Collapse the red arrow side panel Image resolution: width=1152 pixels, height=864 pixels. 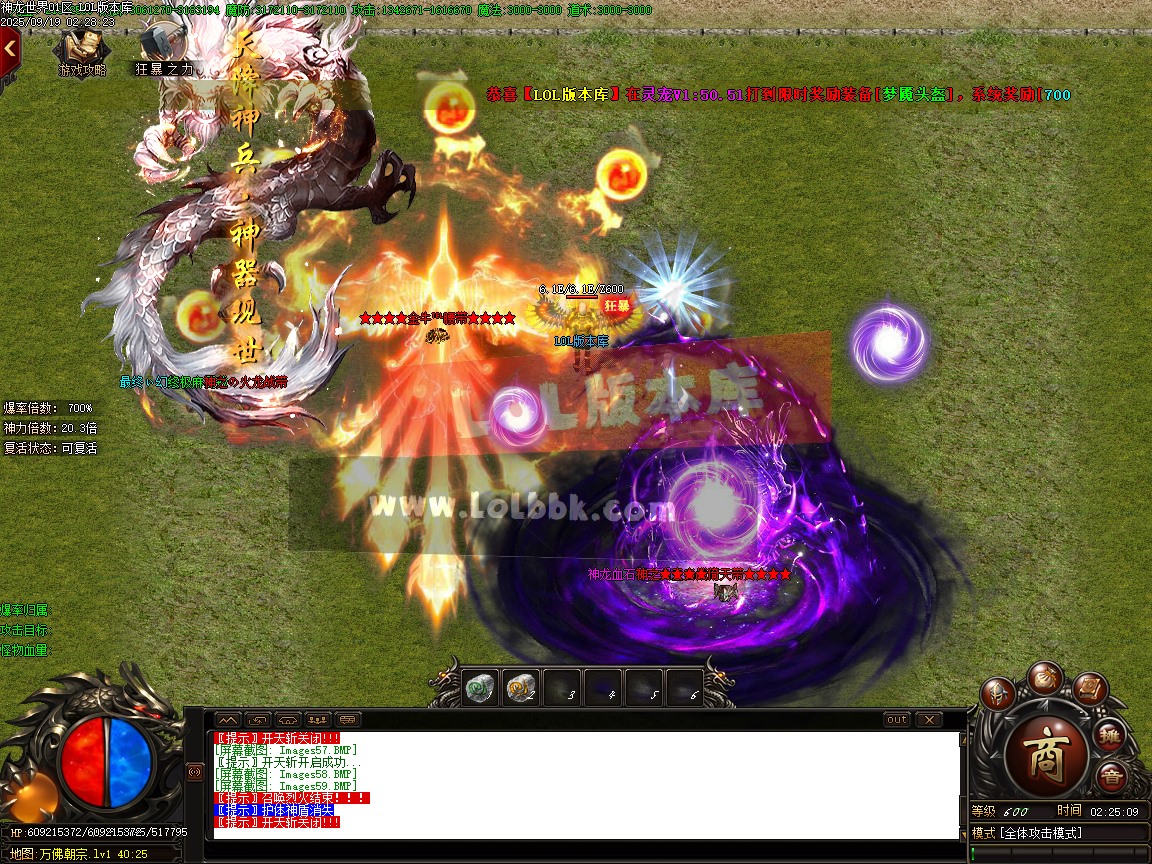(10, 46)
